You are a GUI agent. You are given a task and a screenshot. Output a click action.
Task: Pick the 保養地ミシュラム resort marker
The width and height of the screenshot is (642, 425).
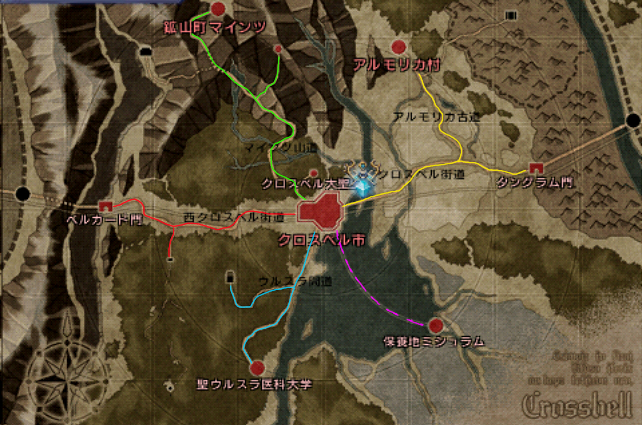pos(435,325)
